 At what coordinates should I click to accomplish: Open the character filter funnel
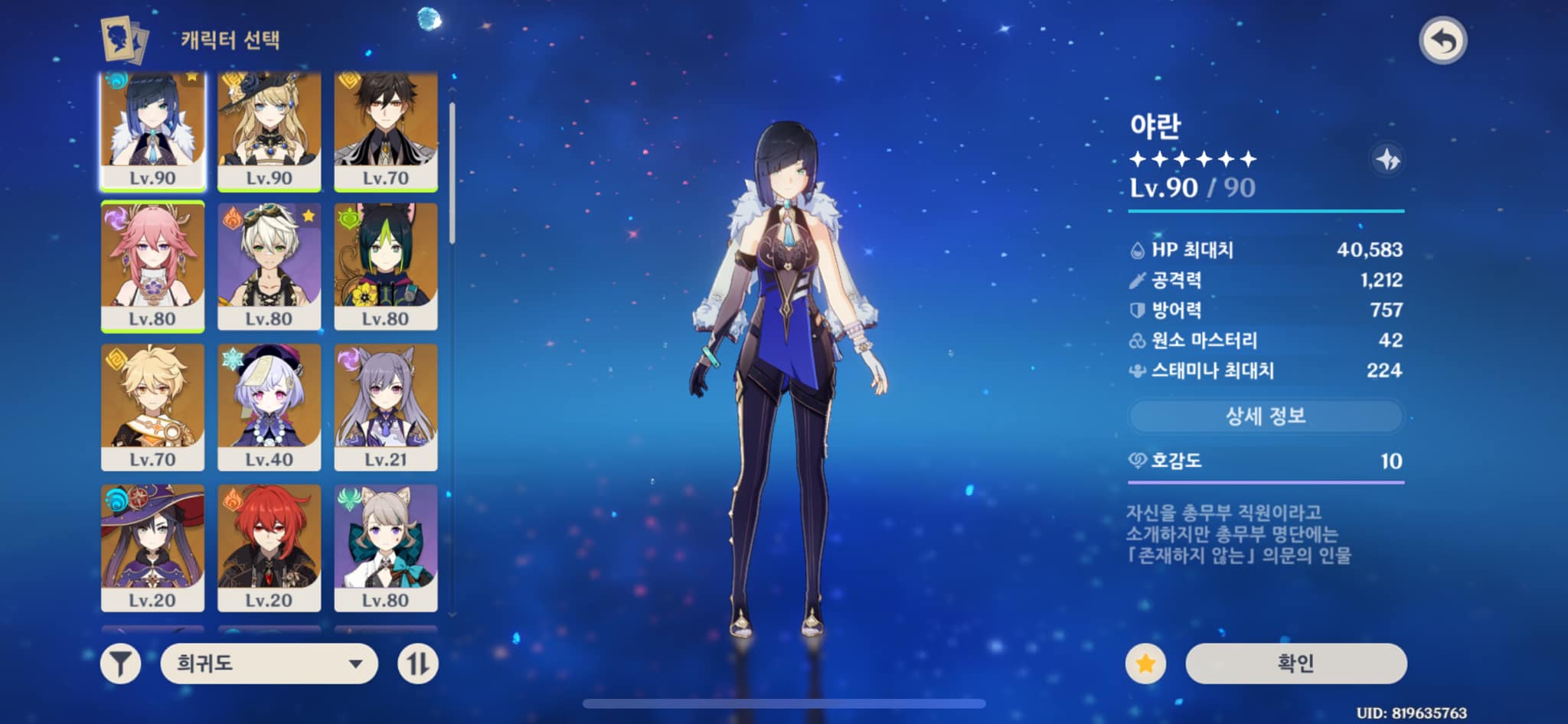[121, 664]
